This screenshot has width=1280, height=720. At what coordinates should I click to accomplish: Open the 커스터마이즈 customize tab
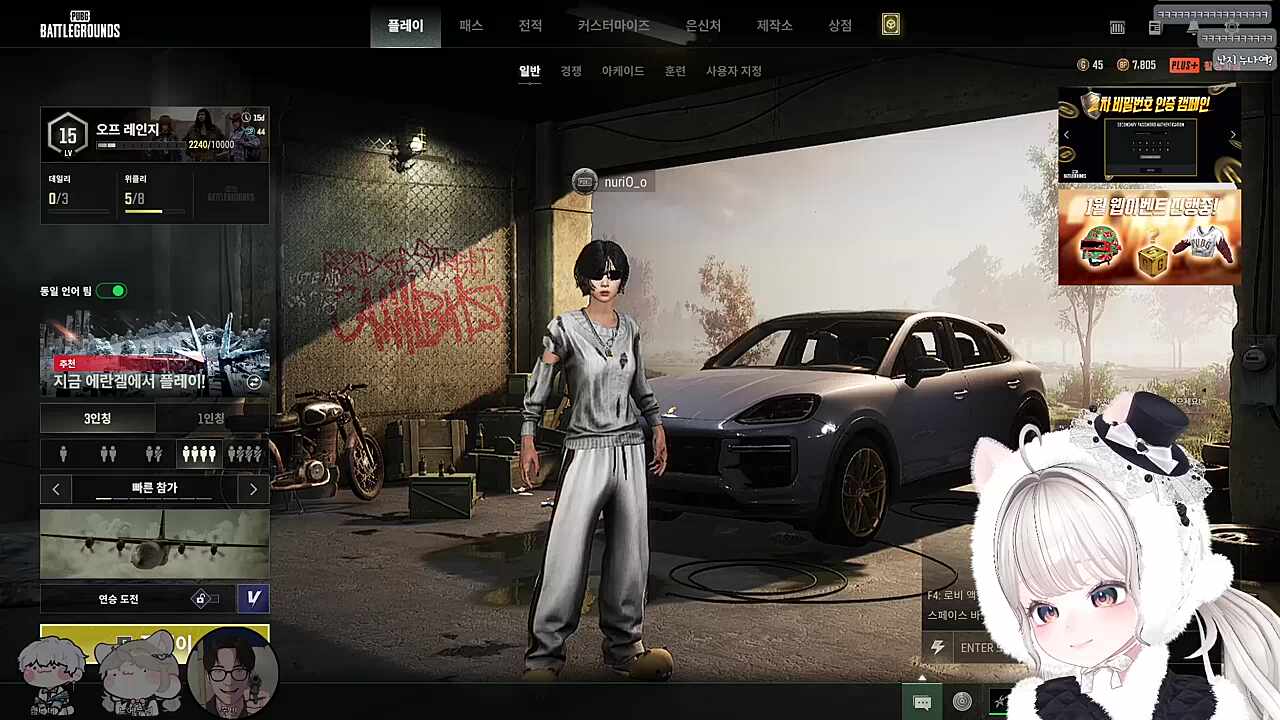(x=613, y=26)
